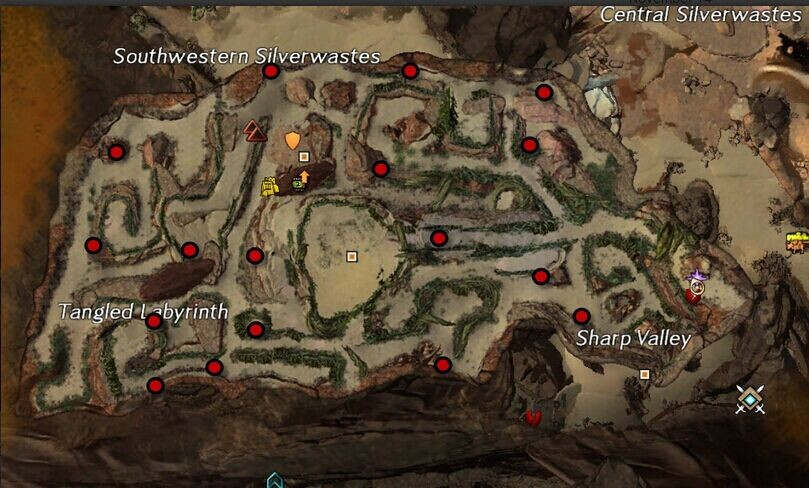Image resolution: width=809 pixels, height=488 pixels.
Task: Click the red heart-shaped marker below Sharp Valley
Action: click(x=534, y=416)
